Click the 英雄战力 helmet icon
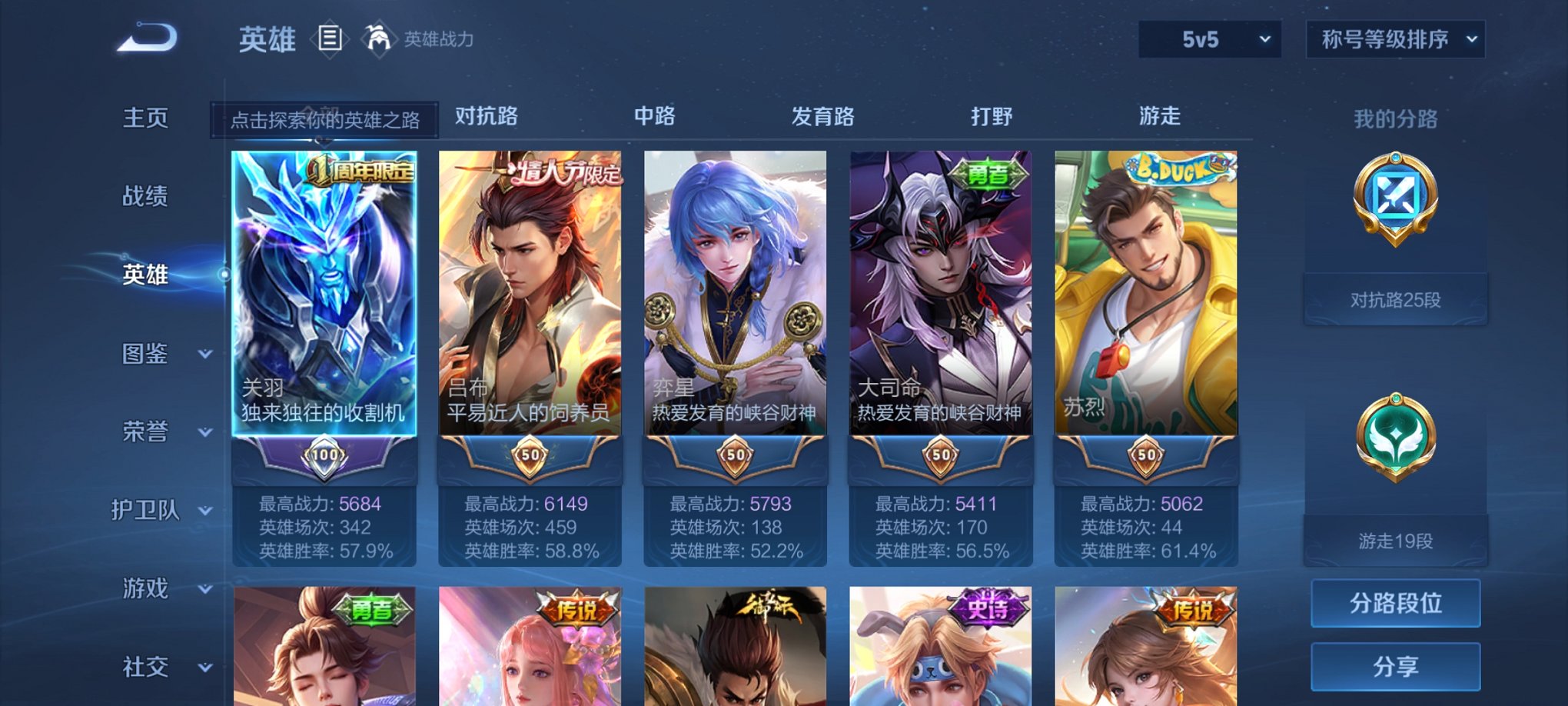 click(376, 37)
